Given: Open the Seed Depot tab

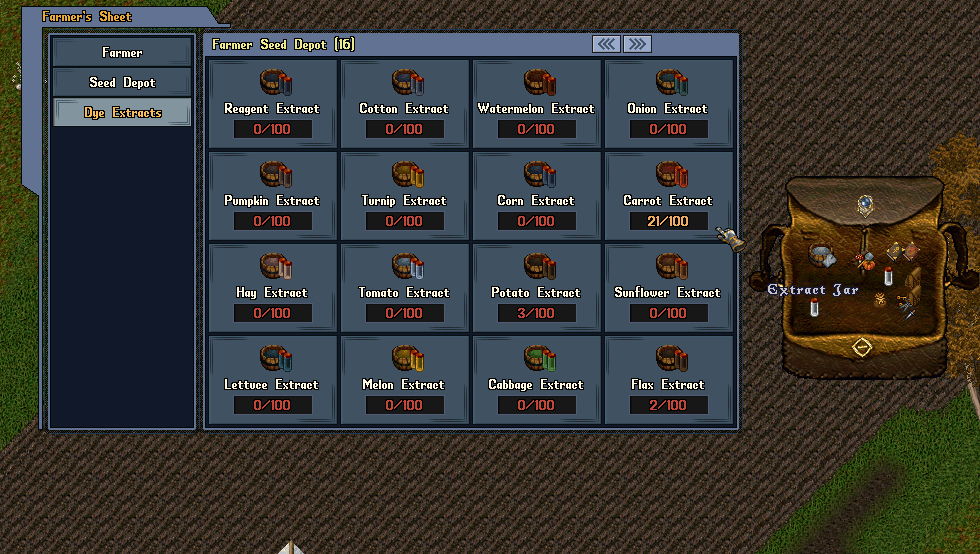Looking at the screenshot, I should coord(122,83).
